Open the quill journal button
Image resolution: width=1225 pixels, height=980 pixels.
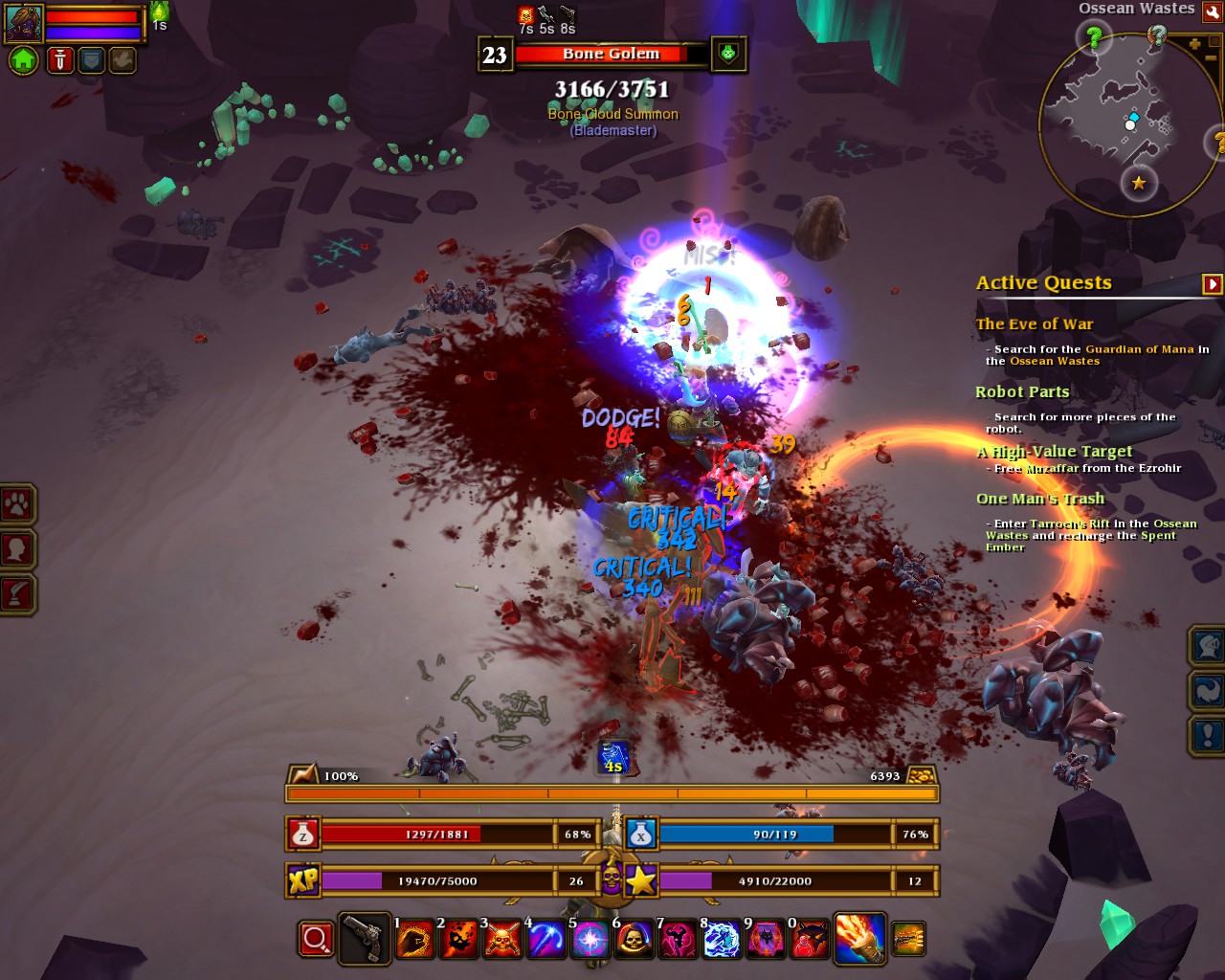point(17,593)
